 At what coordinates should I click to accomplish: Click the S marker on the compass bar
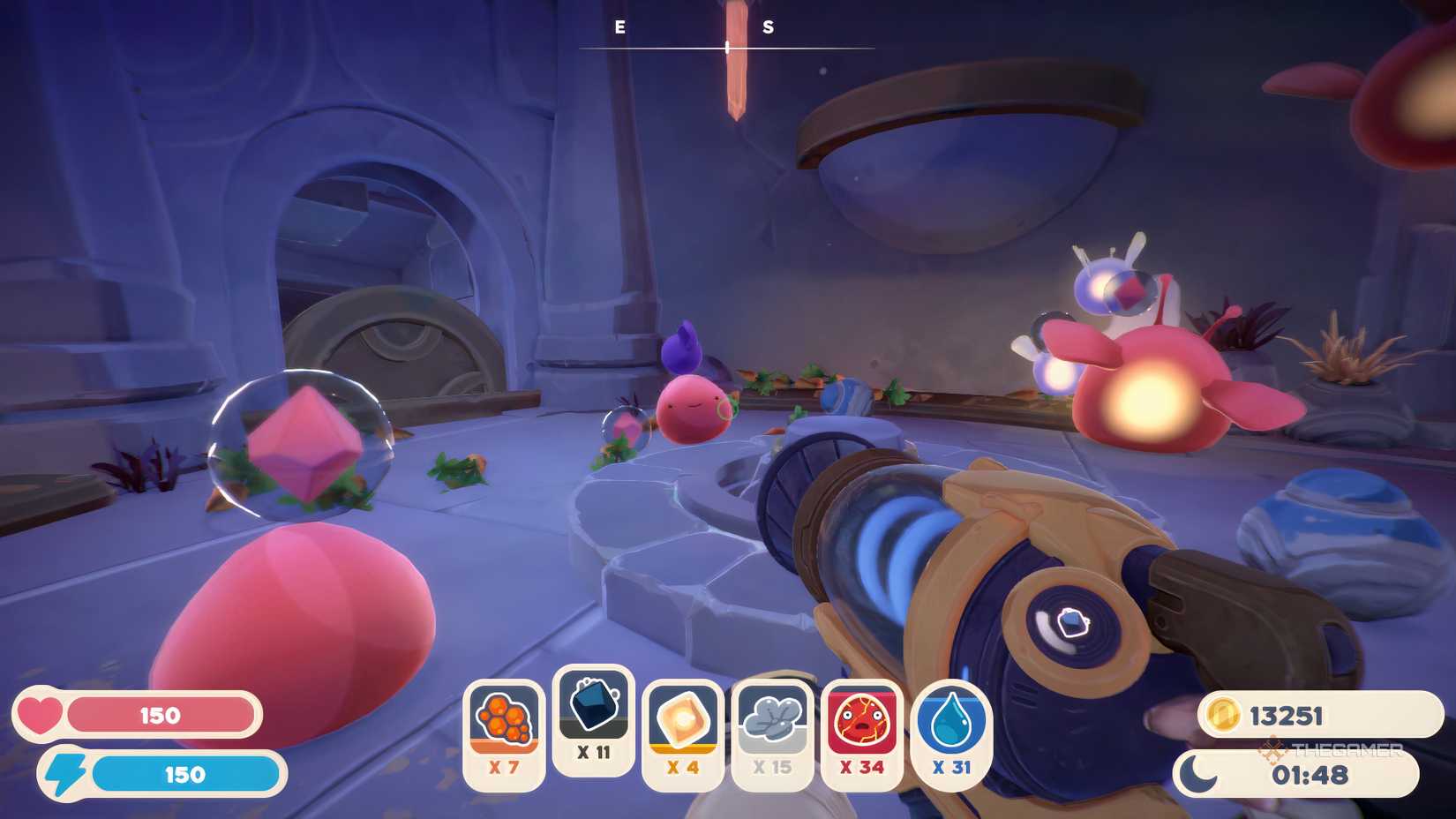[769, 26]
